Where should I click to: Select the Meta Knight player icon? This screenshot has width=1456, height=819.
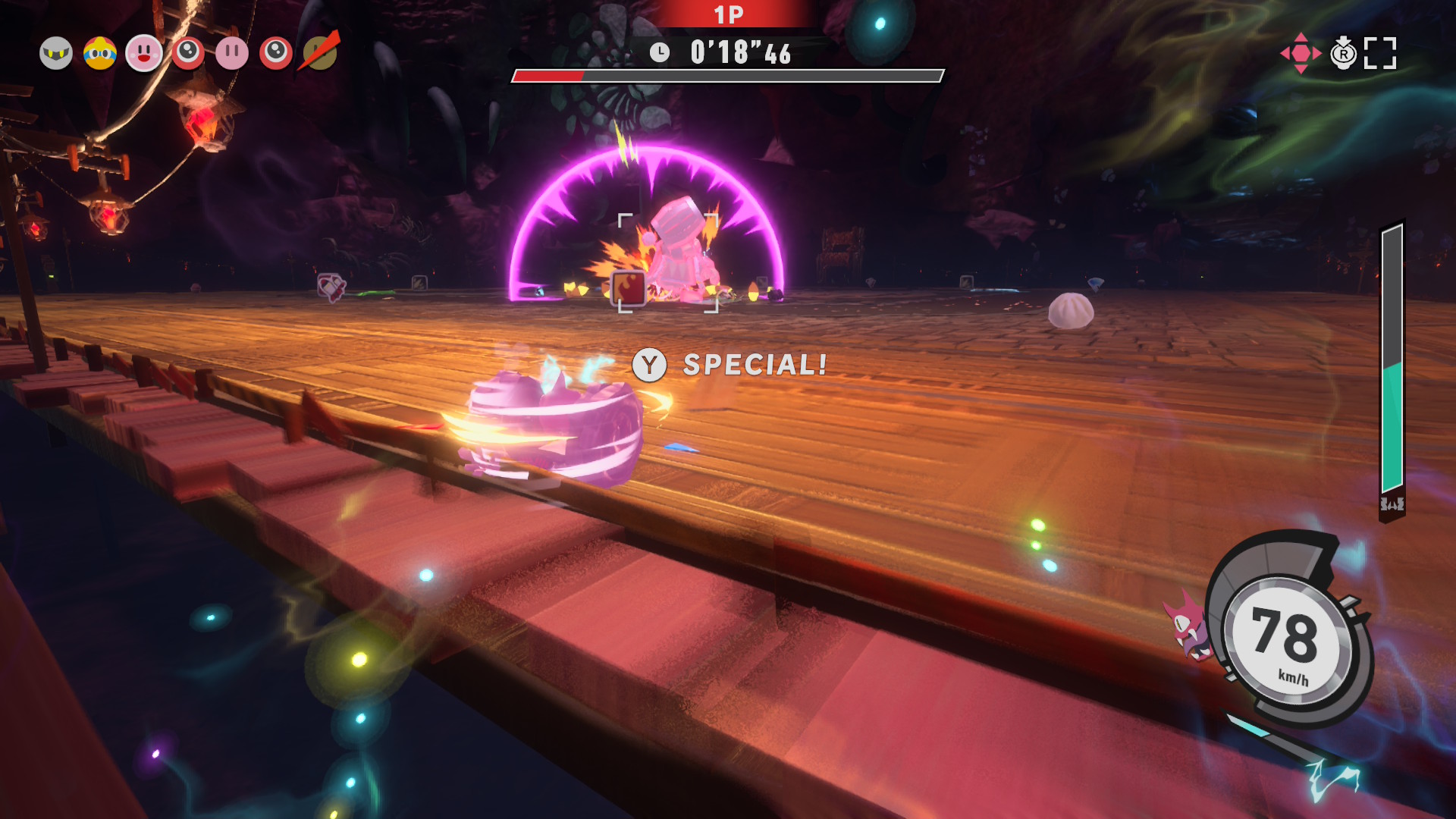[56, 54]
